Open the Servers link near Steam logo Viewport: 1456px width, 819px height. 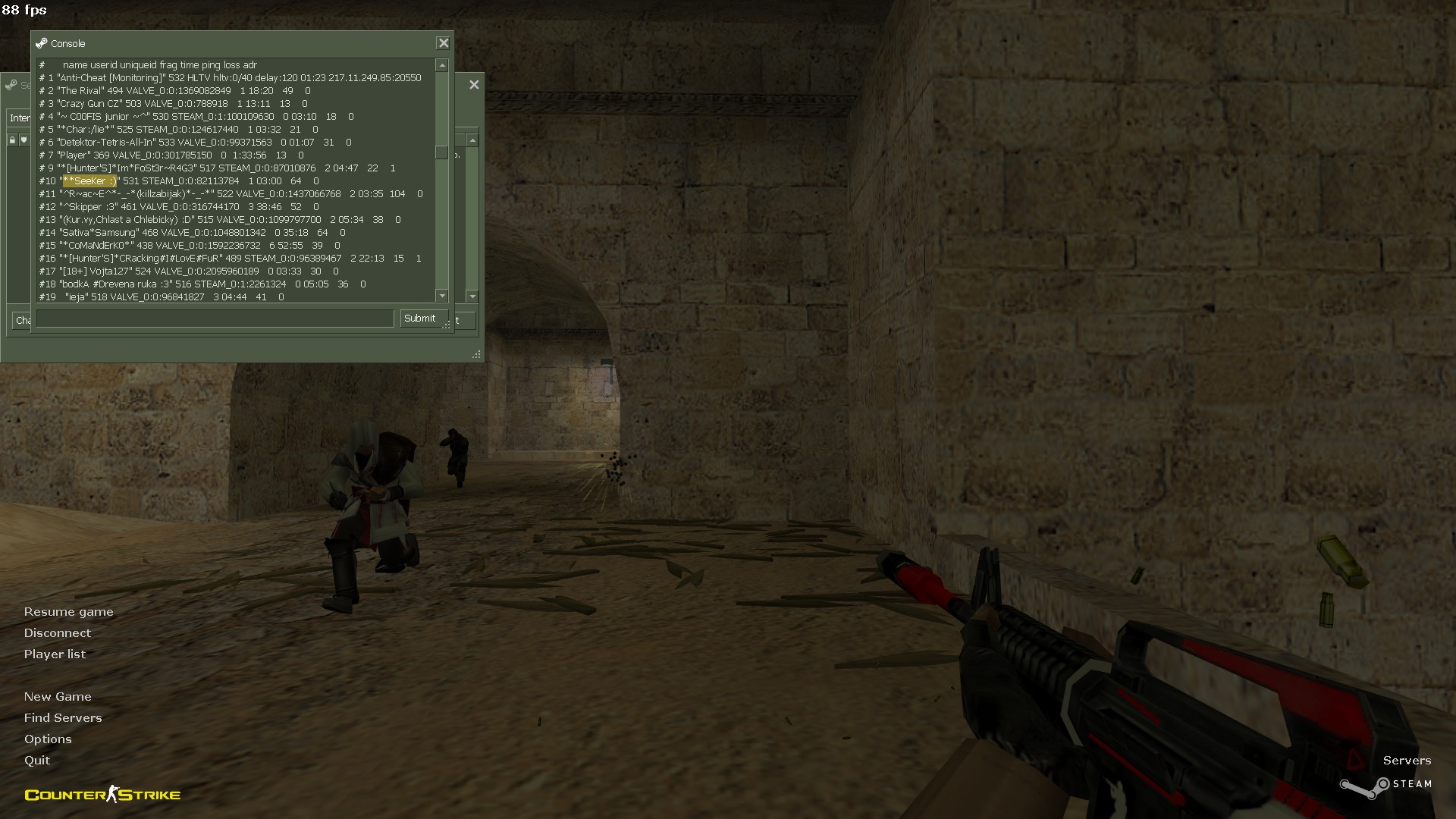point(1407,761)
